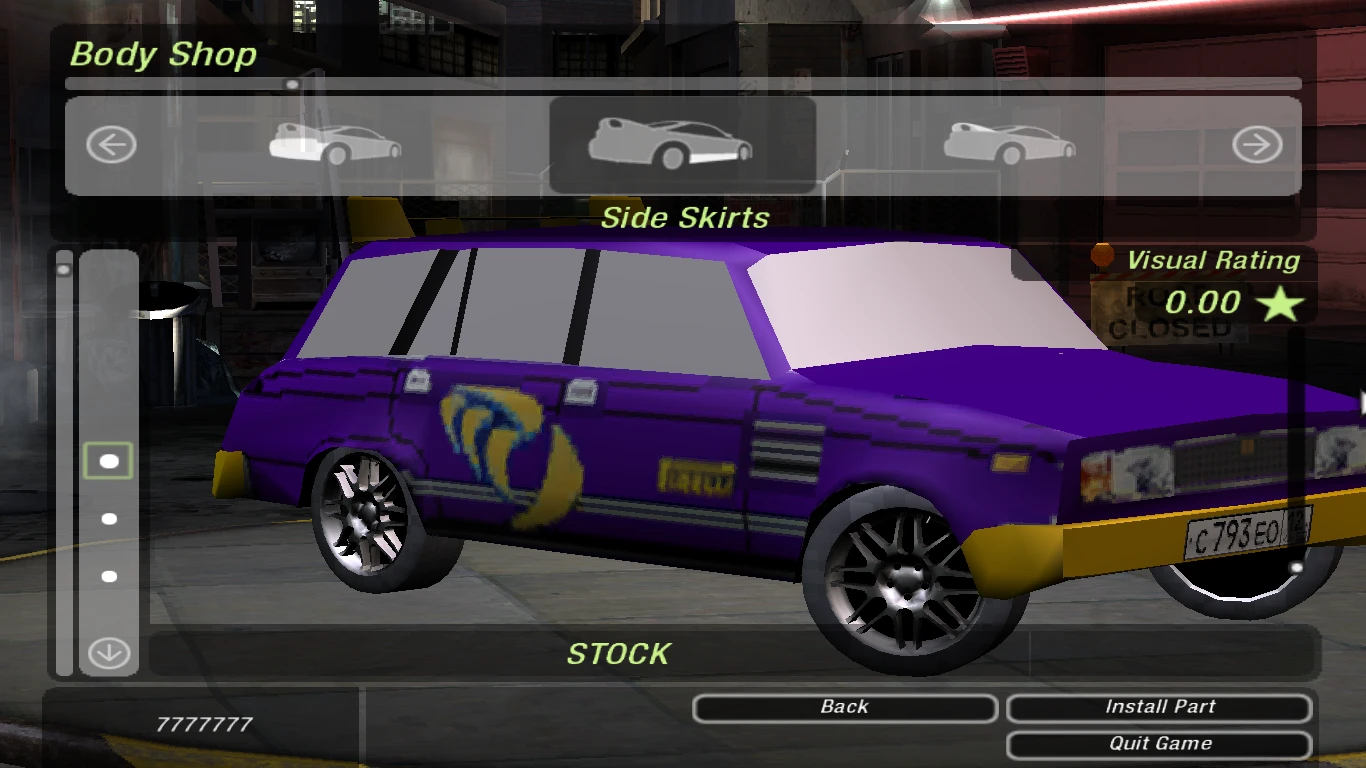Screen dimensions: 1366x768
Task: Click the left arrow to browse previous parts
Action: pos(111,144)
